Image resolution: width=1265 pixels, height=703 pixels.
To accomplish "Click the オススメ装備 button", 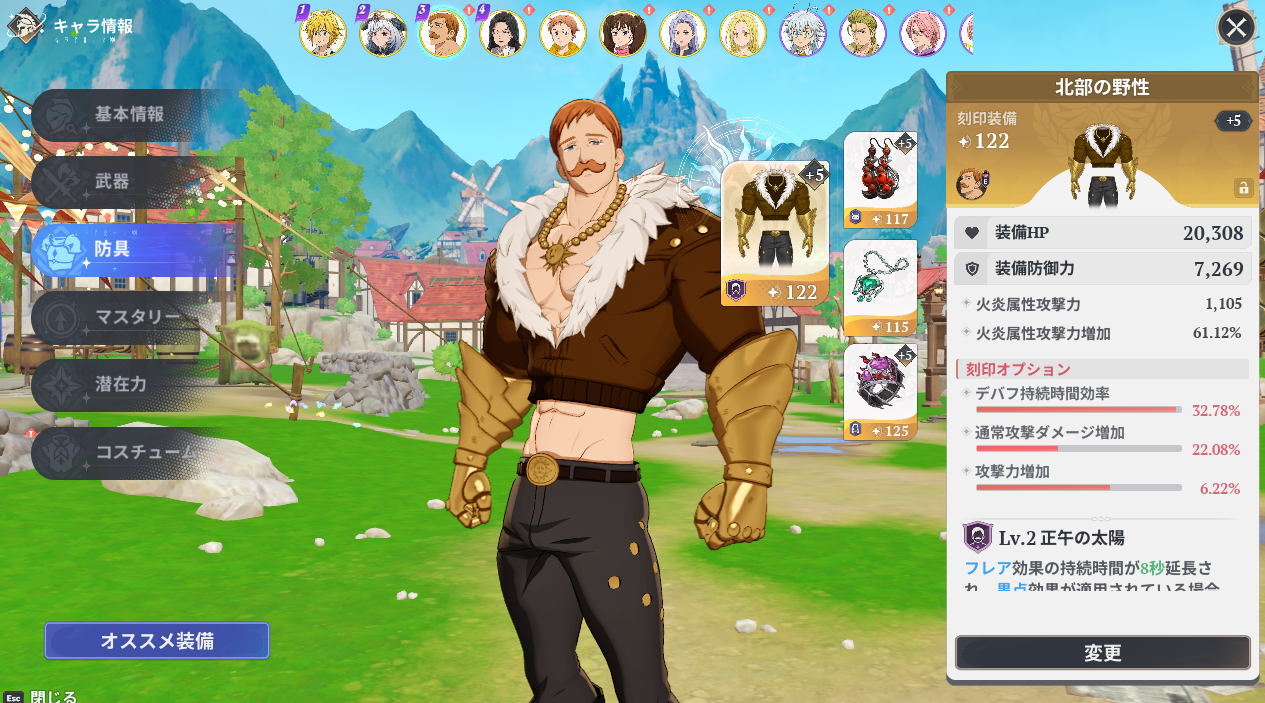I will click(156, 641).
